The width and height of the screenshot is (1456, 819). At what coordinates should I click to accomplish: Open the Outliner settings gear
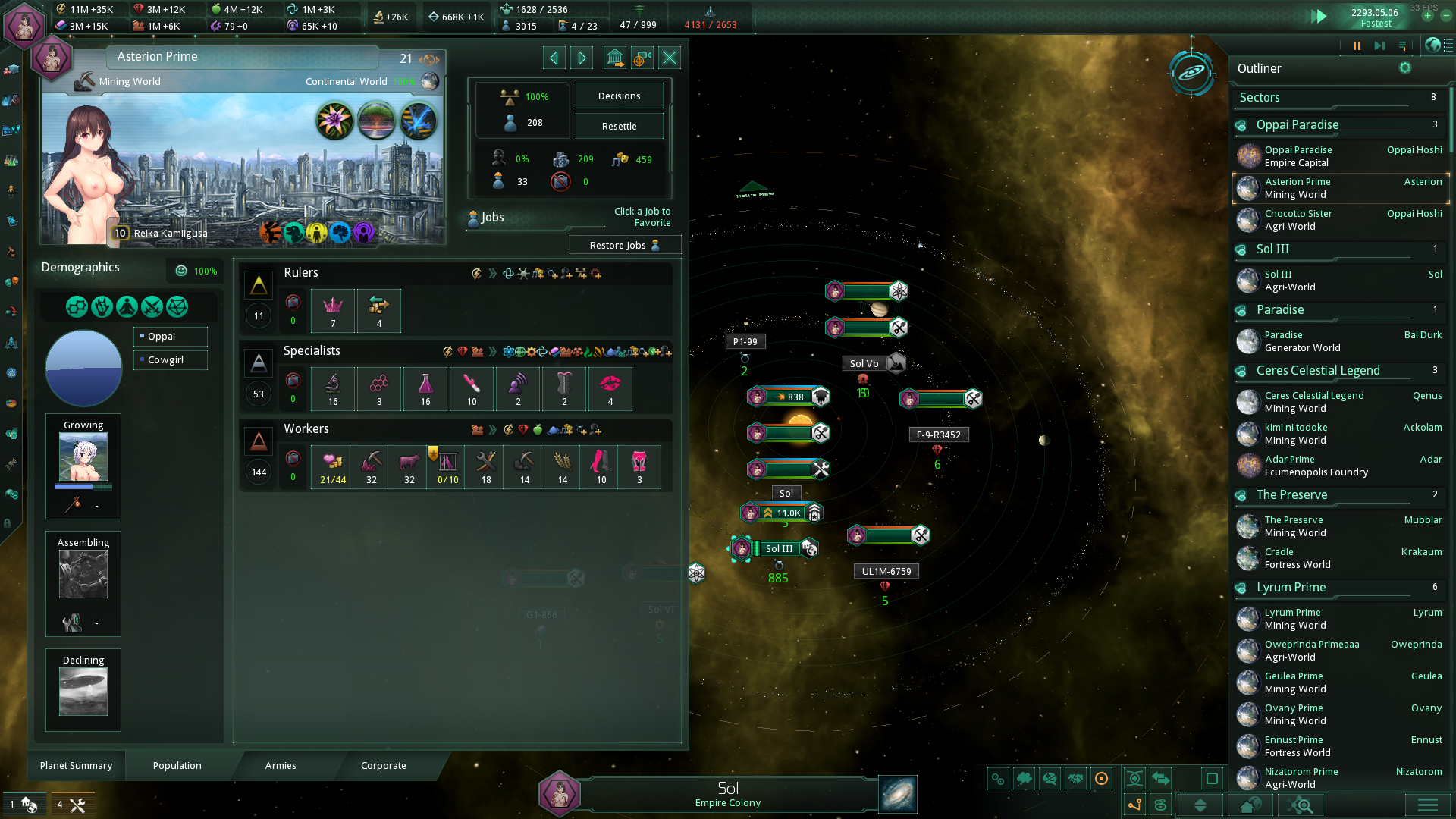coord(1405,68)
